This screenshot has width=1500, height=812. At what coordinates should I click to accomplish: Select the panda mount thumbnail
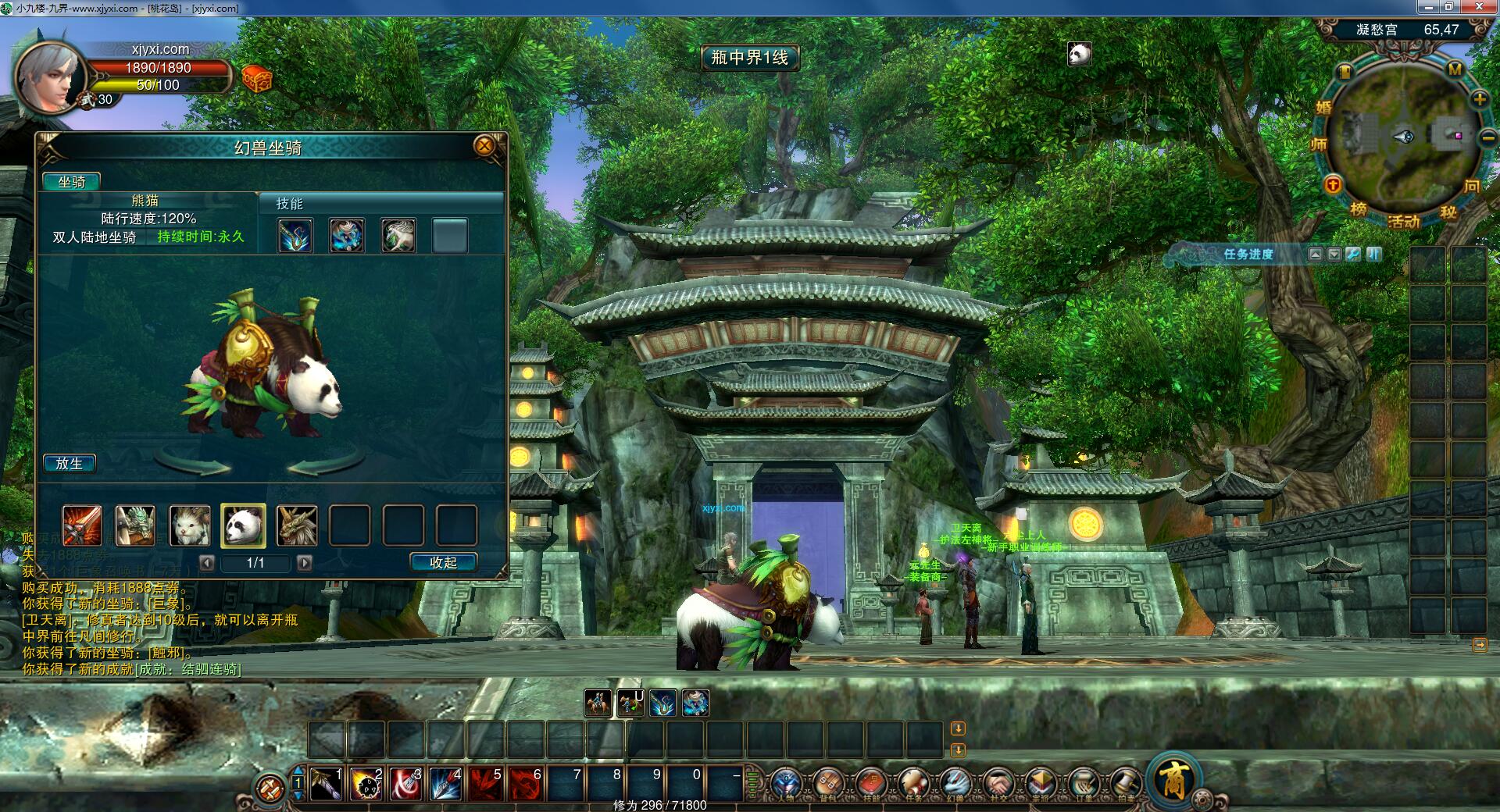pos(243,525)
